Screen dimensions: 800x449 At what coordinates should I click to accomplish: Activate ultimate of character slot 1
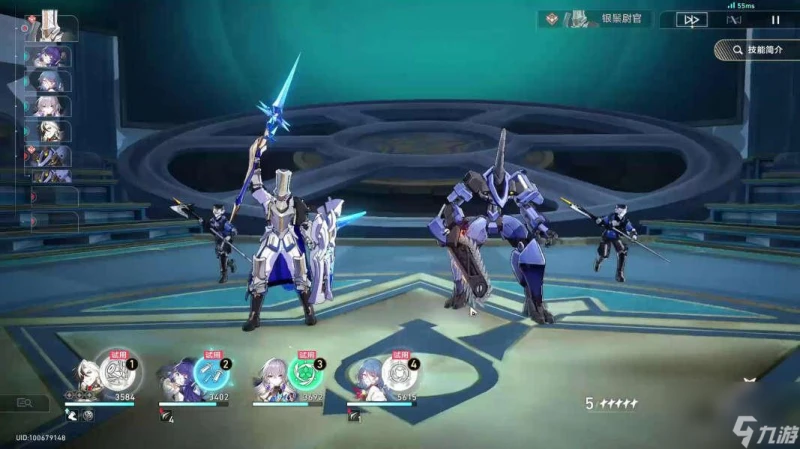coord(118,375)
